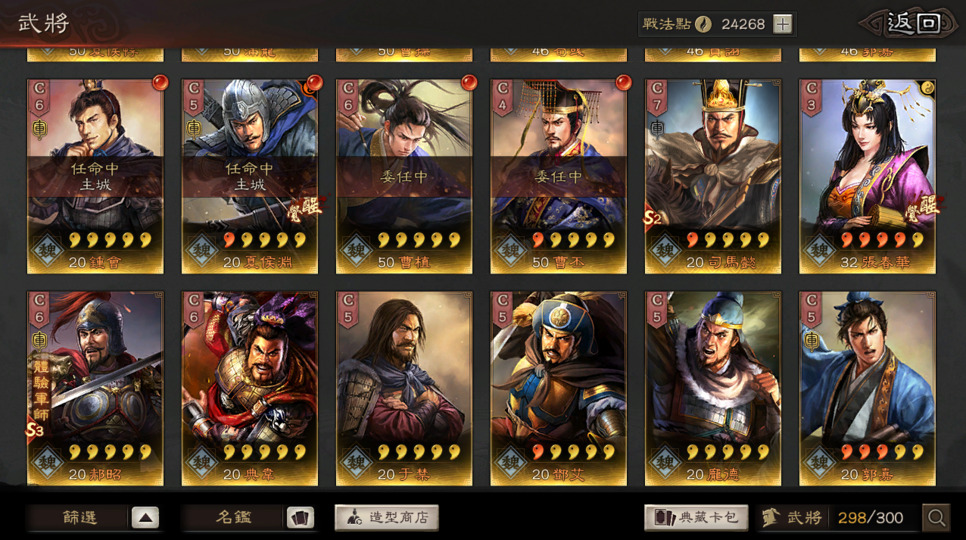
Task: Add more 戰法點 with the plus button
Action: [x=783, y=25]
